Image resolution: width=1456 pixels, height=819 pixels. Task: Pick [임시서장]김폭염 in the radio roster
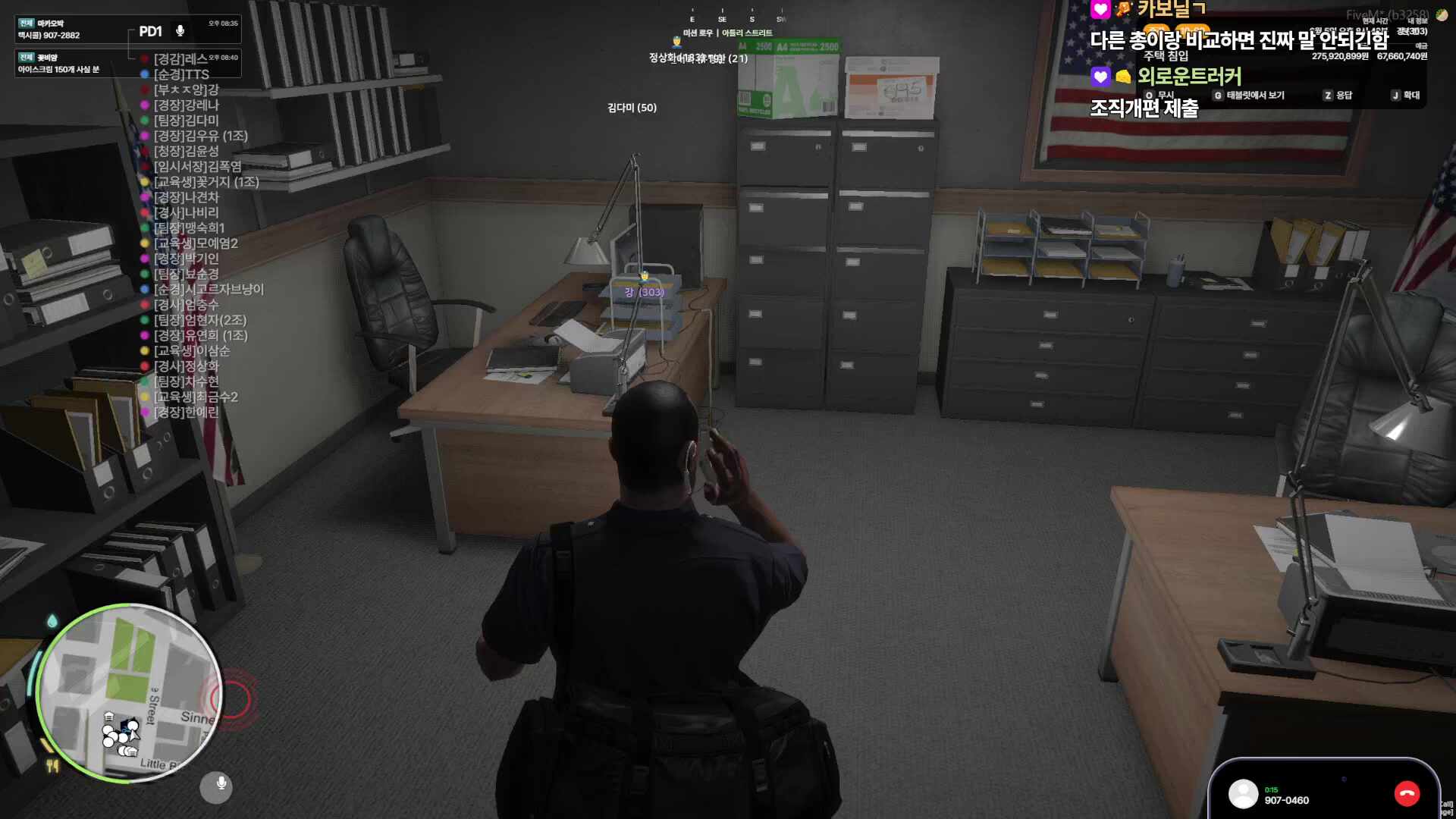(197, 167)
